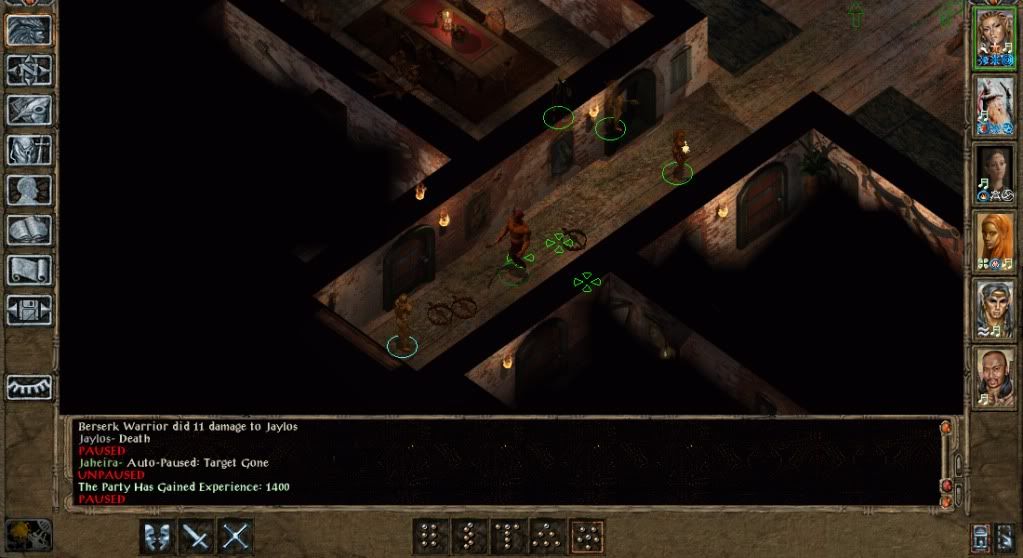This screenshot has height=558, width=1023.
Task: Click the dragon head return-to-game button
Action: [29, 30]
